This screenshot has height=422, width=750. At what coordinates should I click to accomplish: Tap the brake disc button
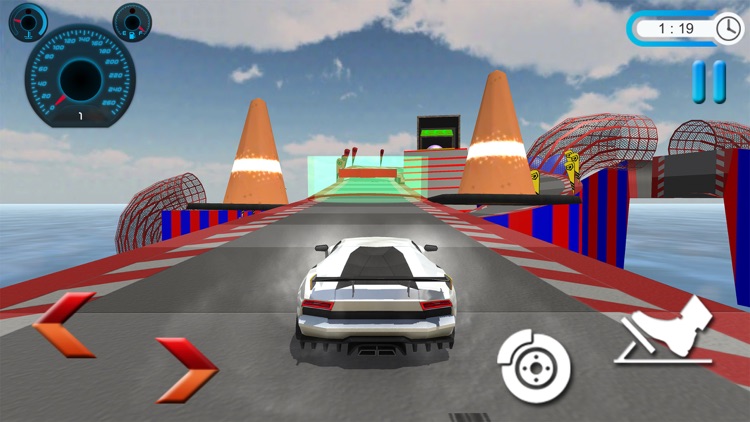coord(534,364)
